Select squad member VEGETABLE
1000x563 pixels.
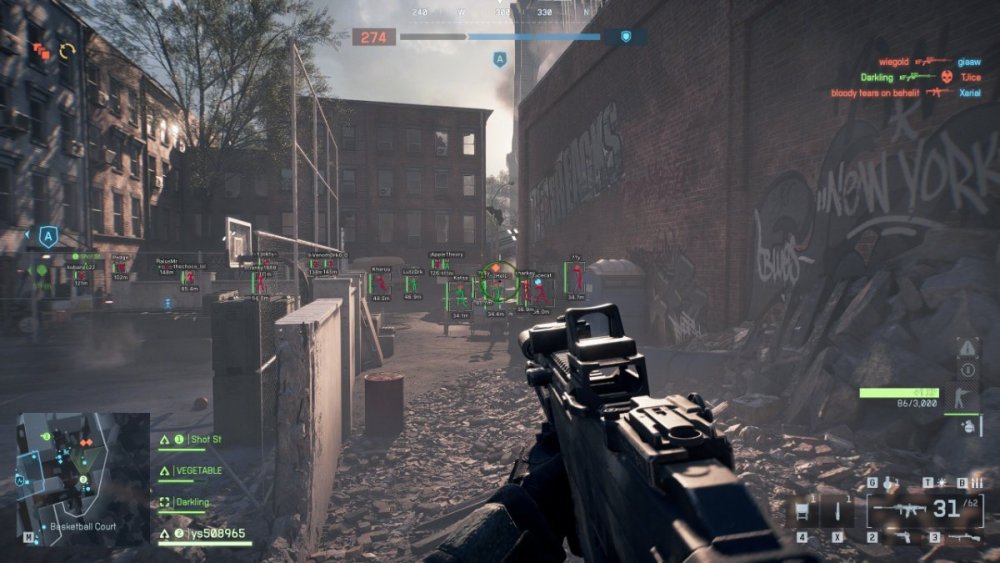[x=198, y=470]
